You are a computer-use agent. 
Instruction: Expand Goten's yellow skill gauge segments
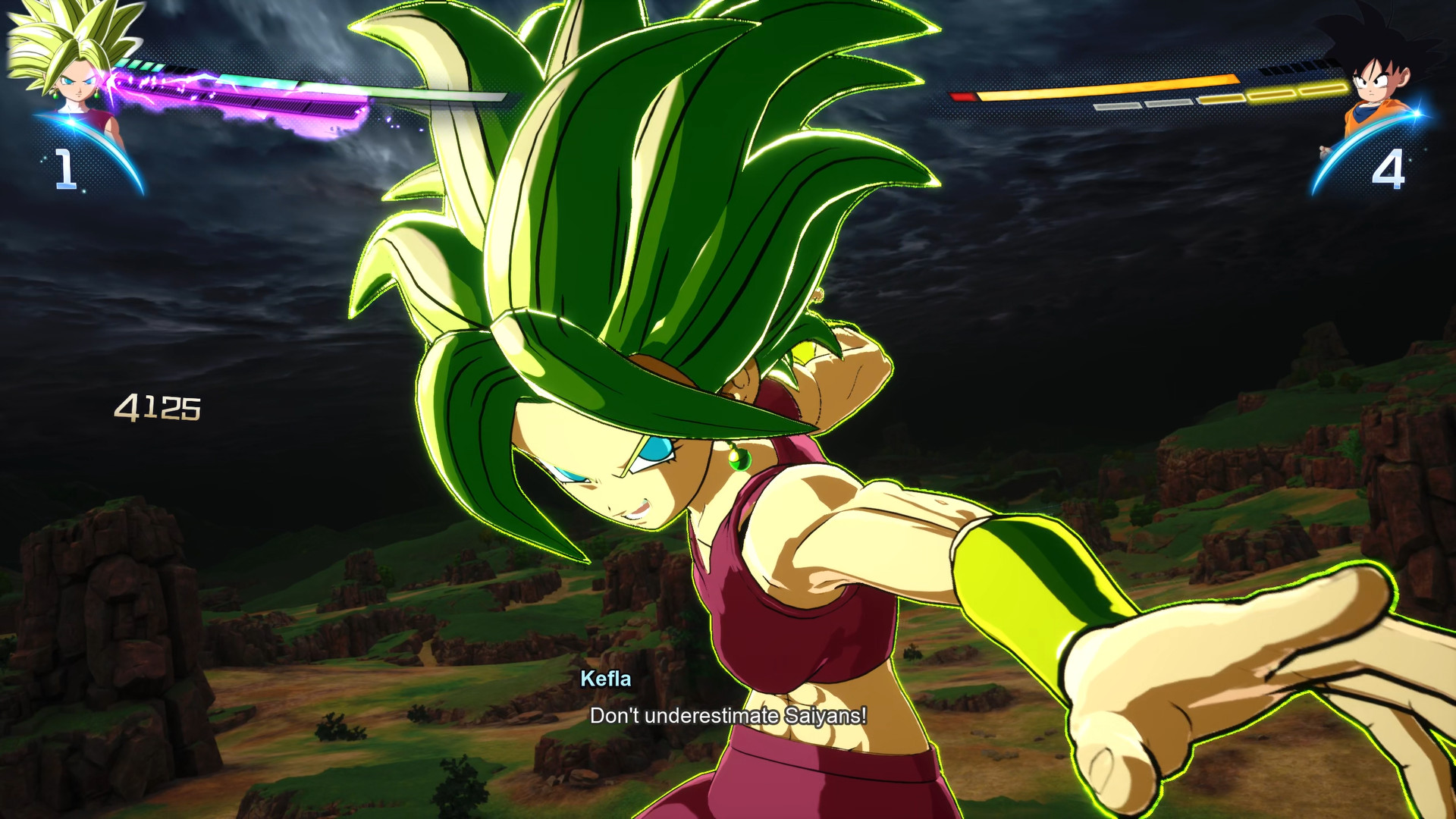(1271, 94)
